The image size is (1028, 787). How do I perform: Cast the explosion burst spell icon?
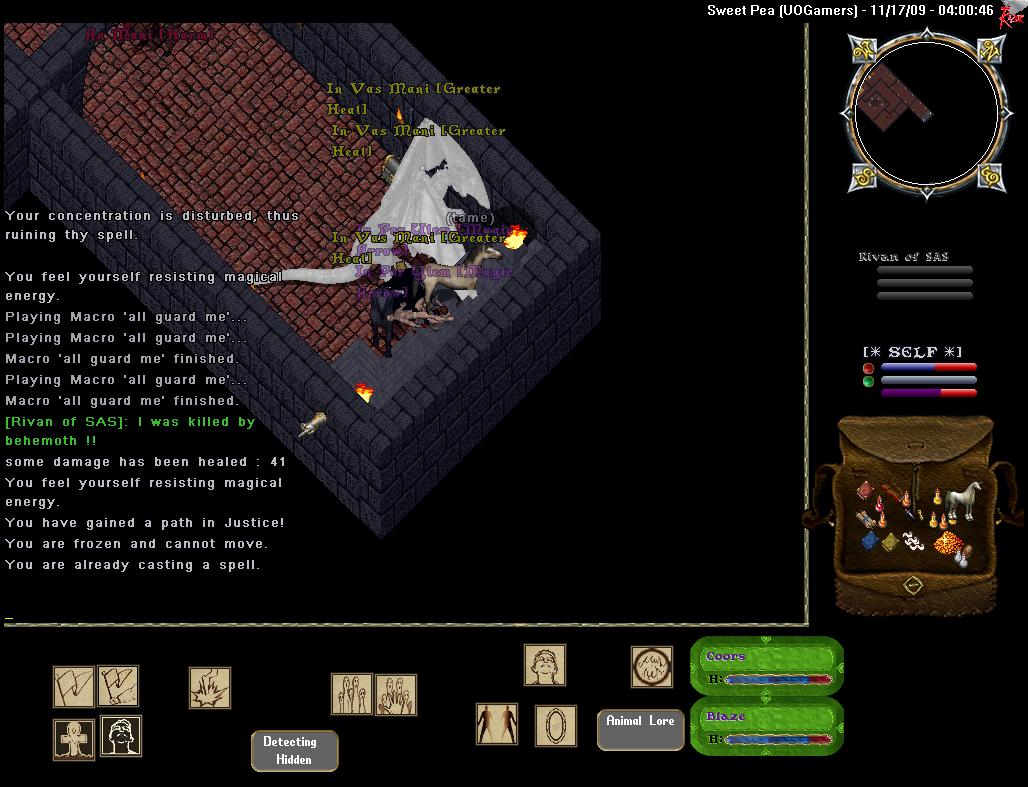(x=210, y=688)
